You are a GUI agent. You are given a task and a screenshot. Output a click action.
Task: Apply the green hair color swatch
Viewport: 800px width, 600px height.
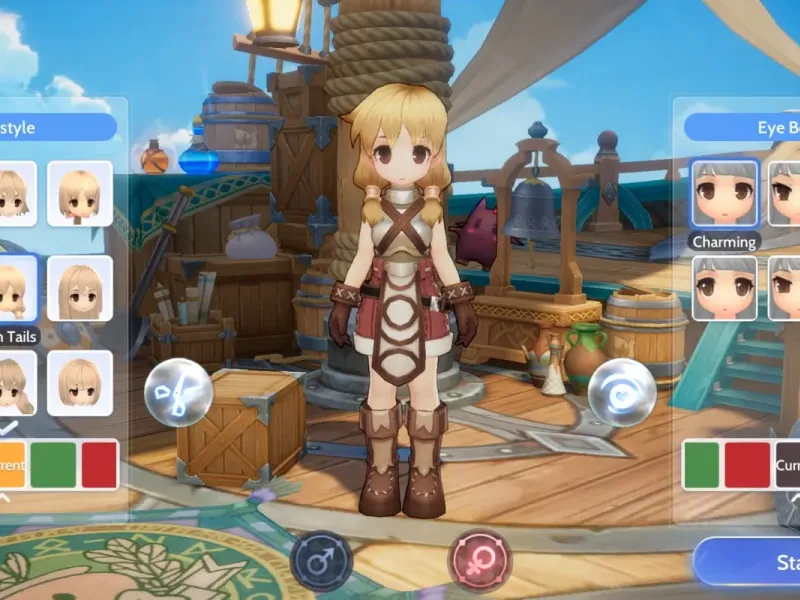click(x=53, y=465)
